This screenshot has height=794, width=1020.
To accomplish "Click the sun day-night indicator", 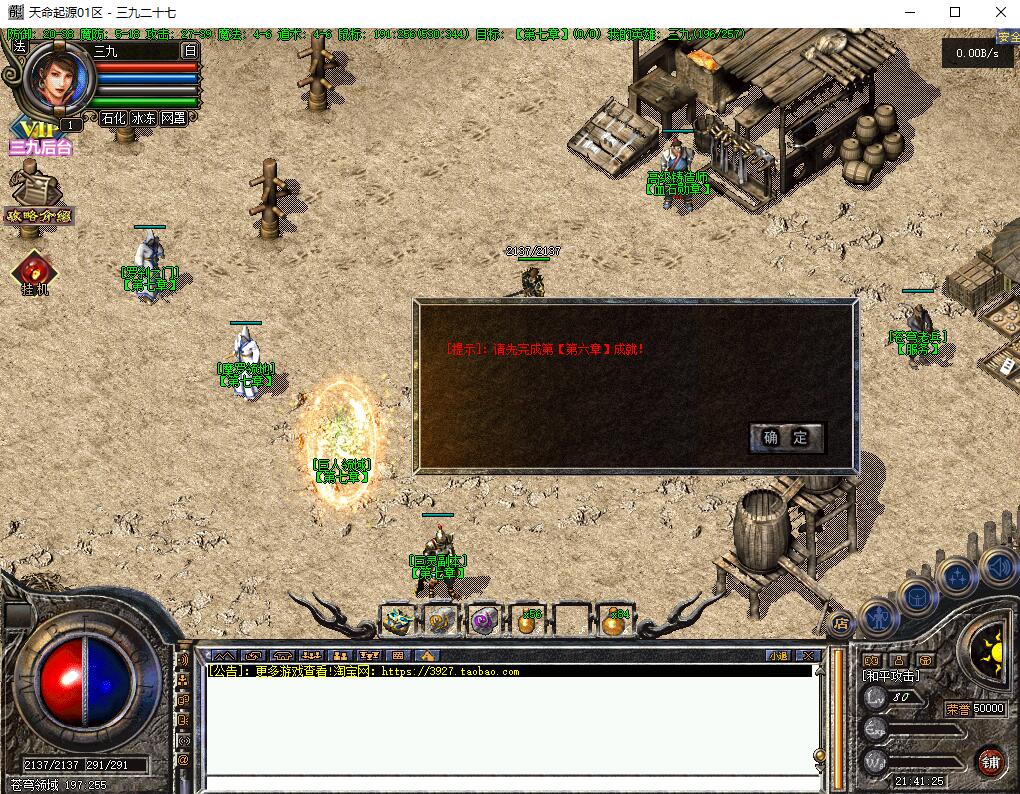I will (x=990, y=649).
